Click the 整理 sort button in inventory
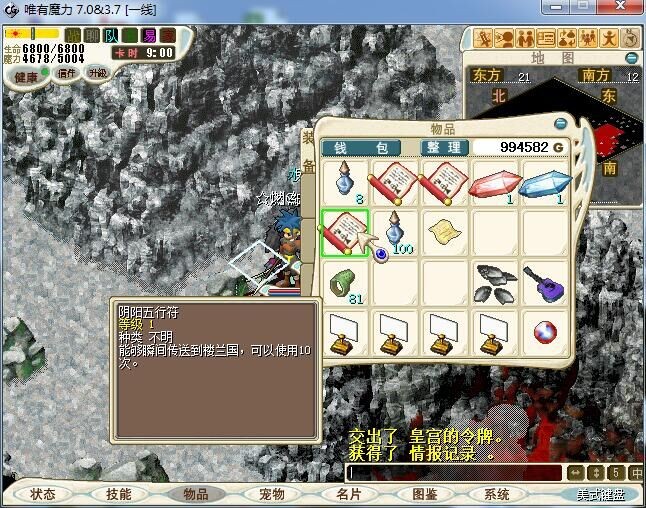 tap(442, 147)
